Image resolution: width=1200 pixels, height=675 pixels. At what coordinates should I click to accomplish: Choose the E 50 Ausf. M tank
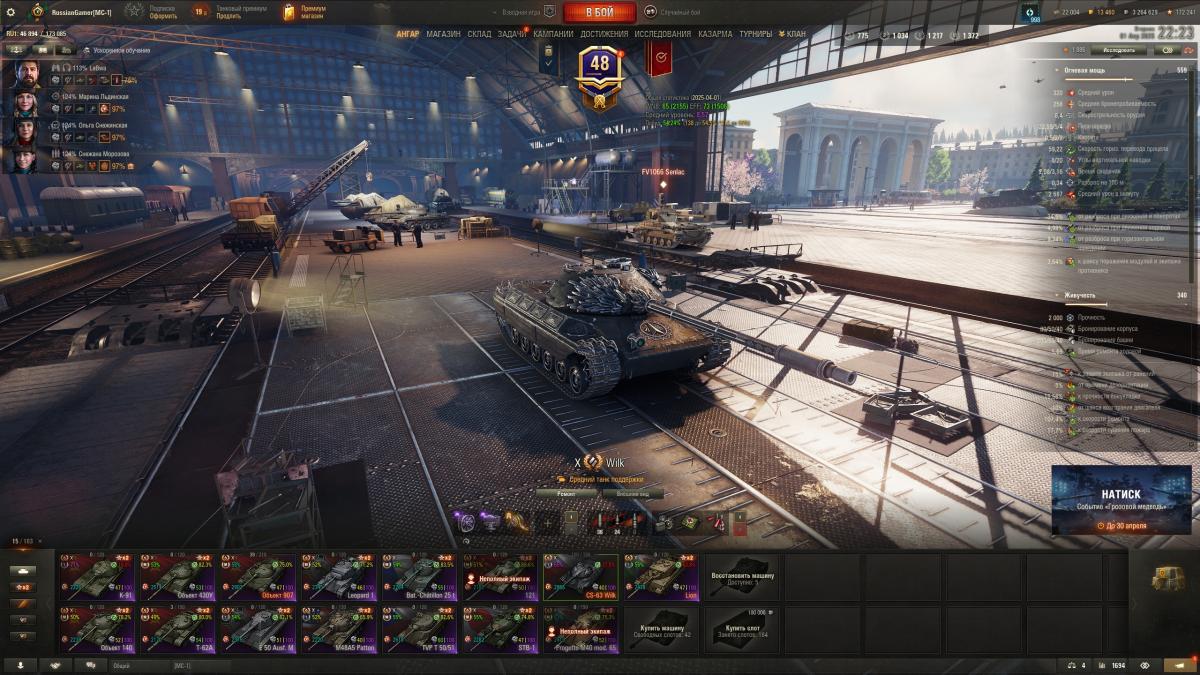click(x=258, y=630)
